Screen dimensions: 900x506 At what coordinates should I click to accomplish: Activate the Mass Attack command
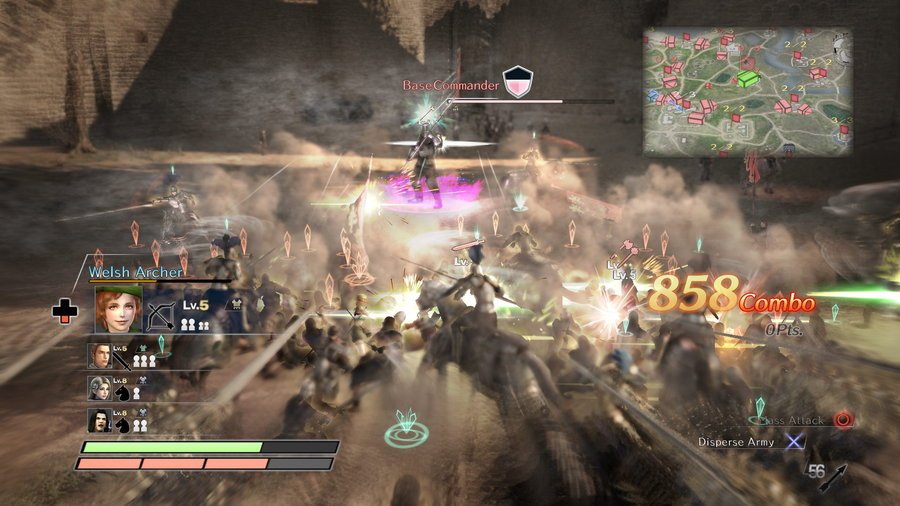point(843,420)
